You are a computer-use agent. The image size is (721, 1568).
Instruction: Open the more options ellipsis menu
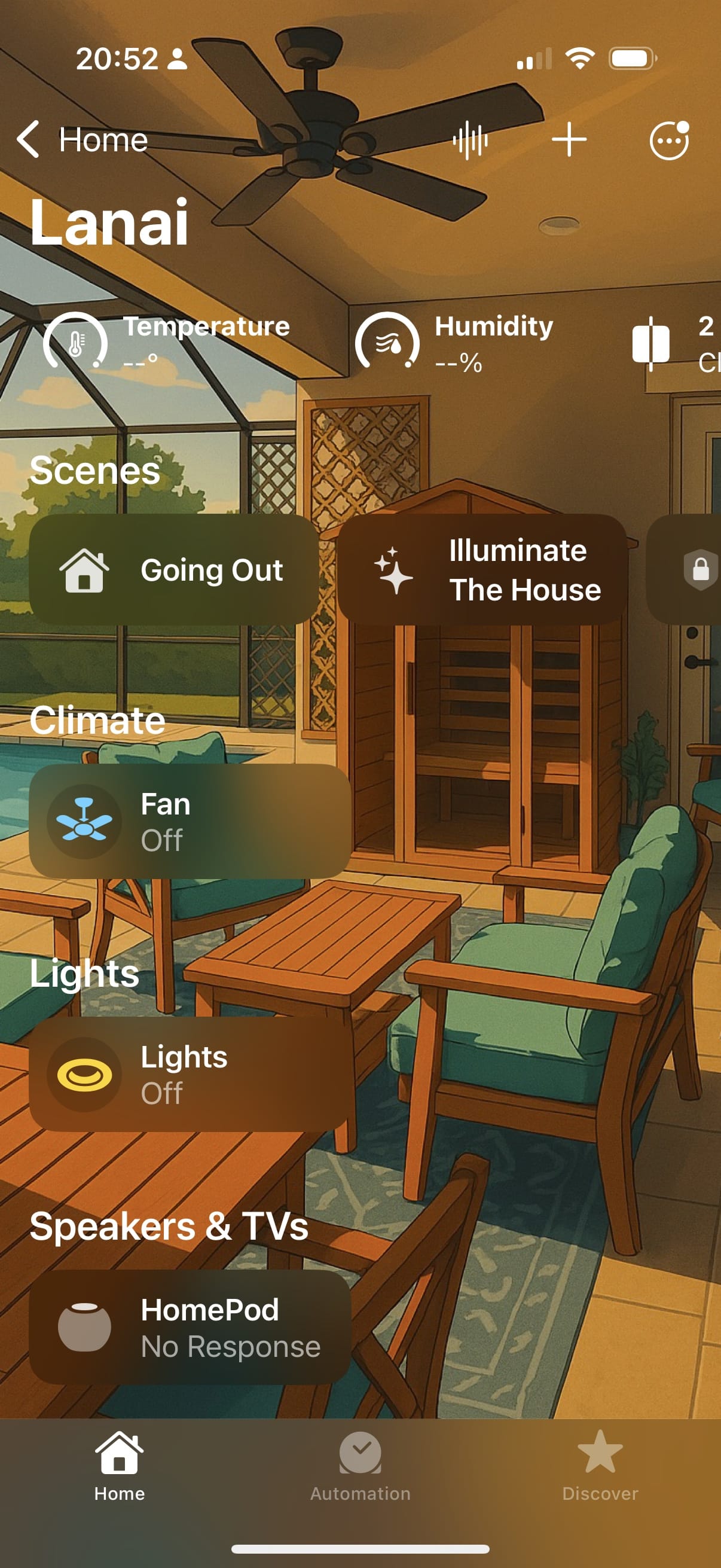(668, 140)
